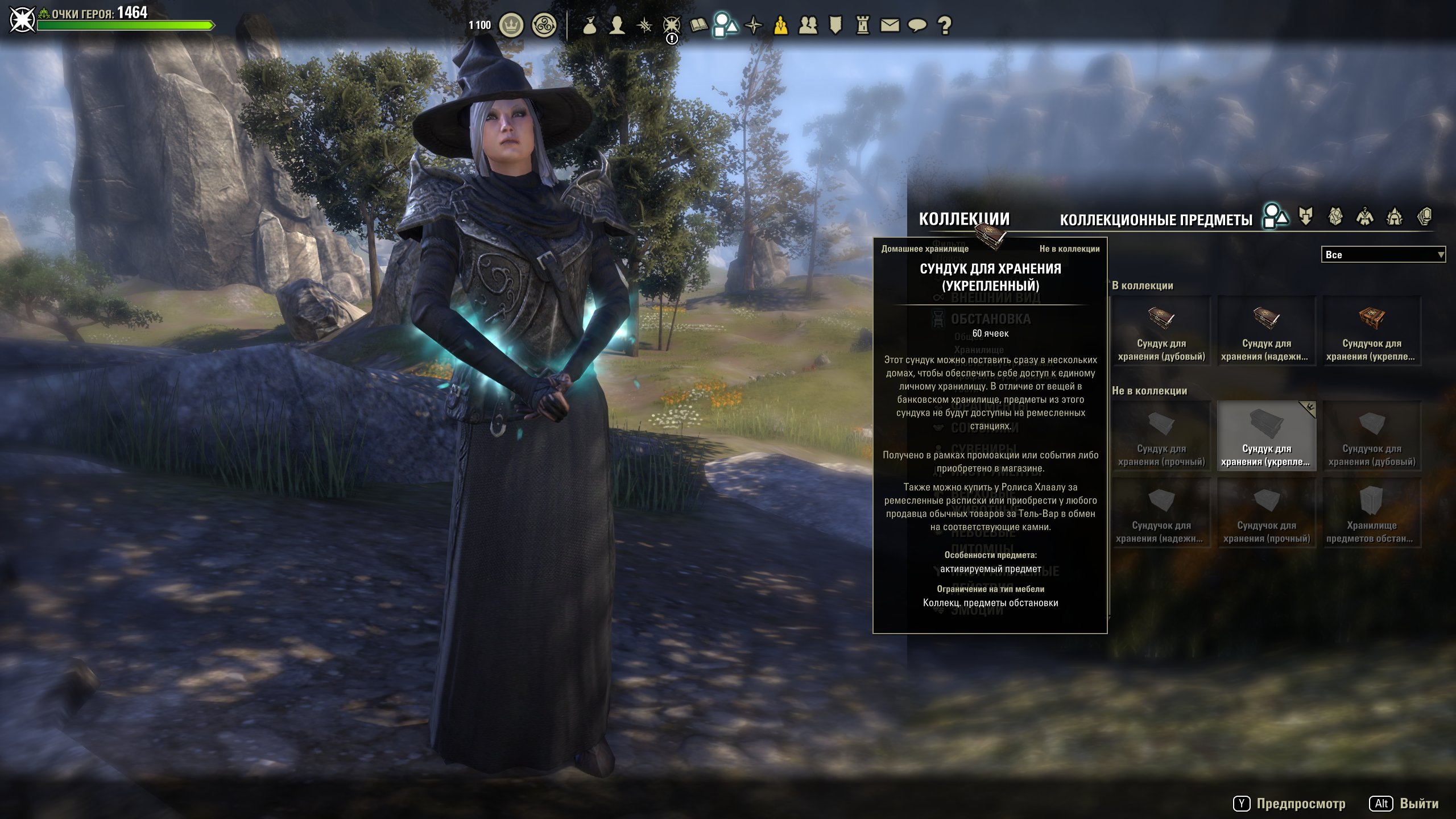The width and height of the screenshot is (1456, 819).
Task: Open the yellow group icon
Action: tap(781, 25)
